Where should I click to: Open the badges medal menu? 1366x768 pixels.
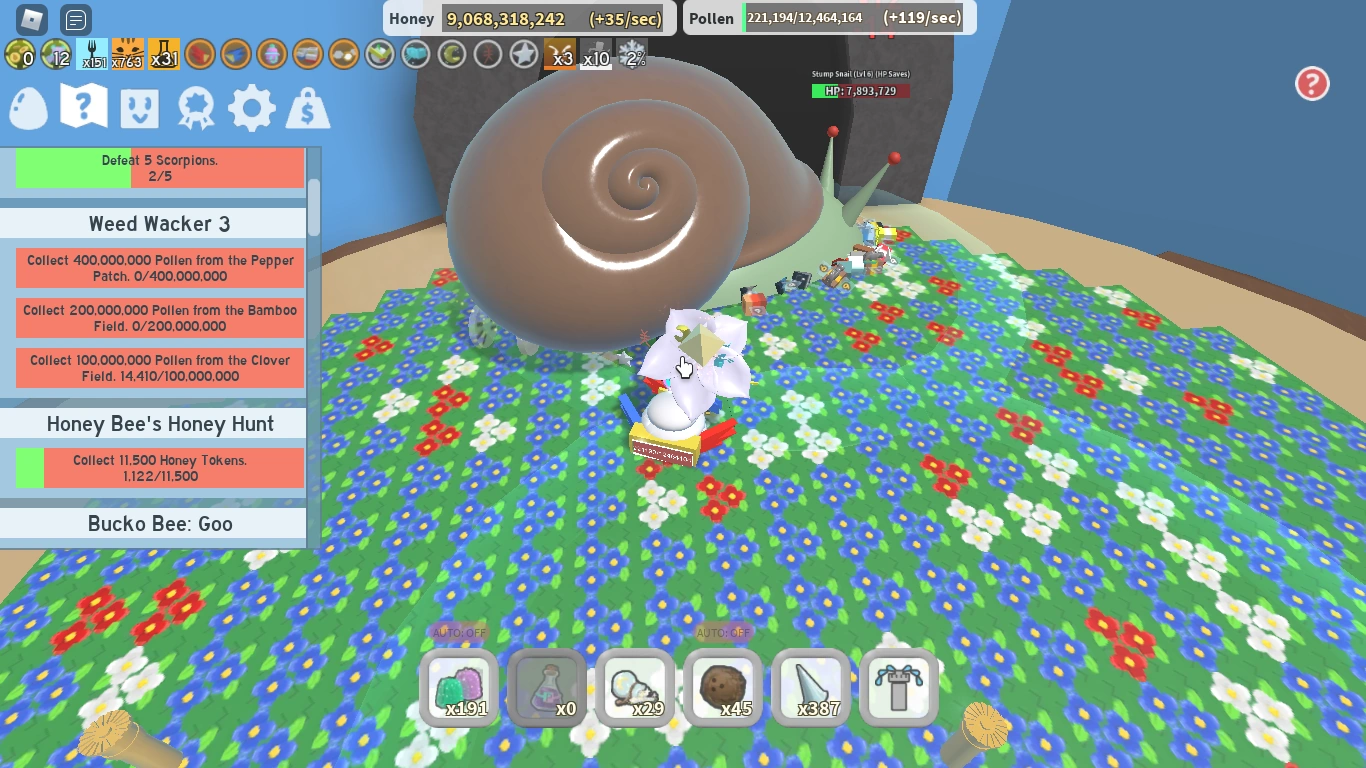tap(196, 108)
